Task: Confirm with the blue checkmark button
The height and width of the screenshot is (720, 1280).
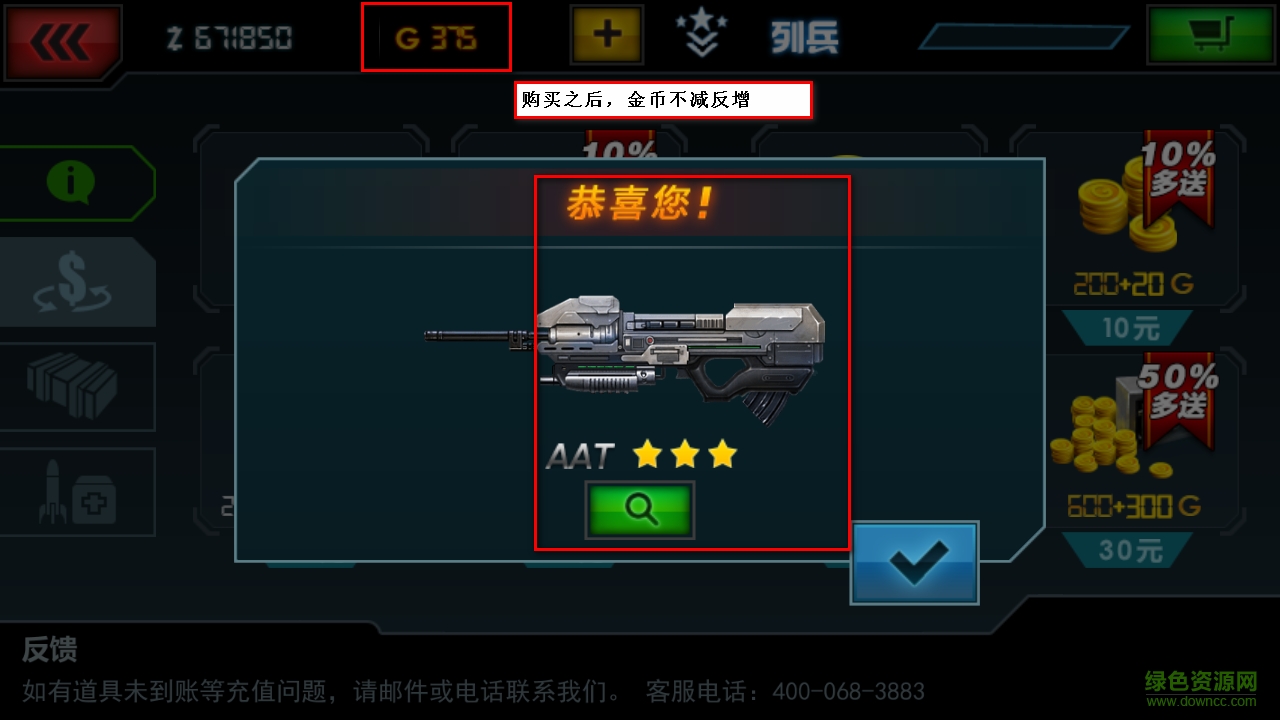Action: click(914, 563)
